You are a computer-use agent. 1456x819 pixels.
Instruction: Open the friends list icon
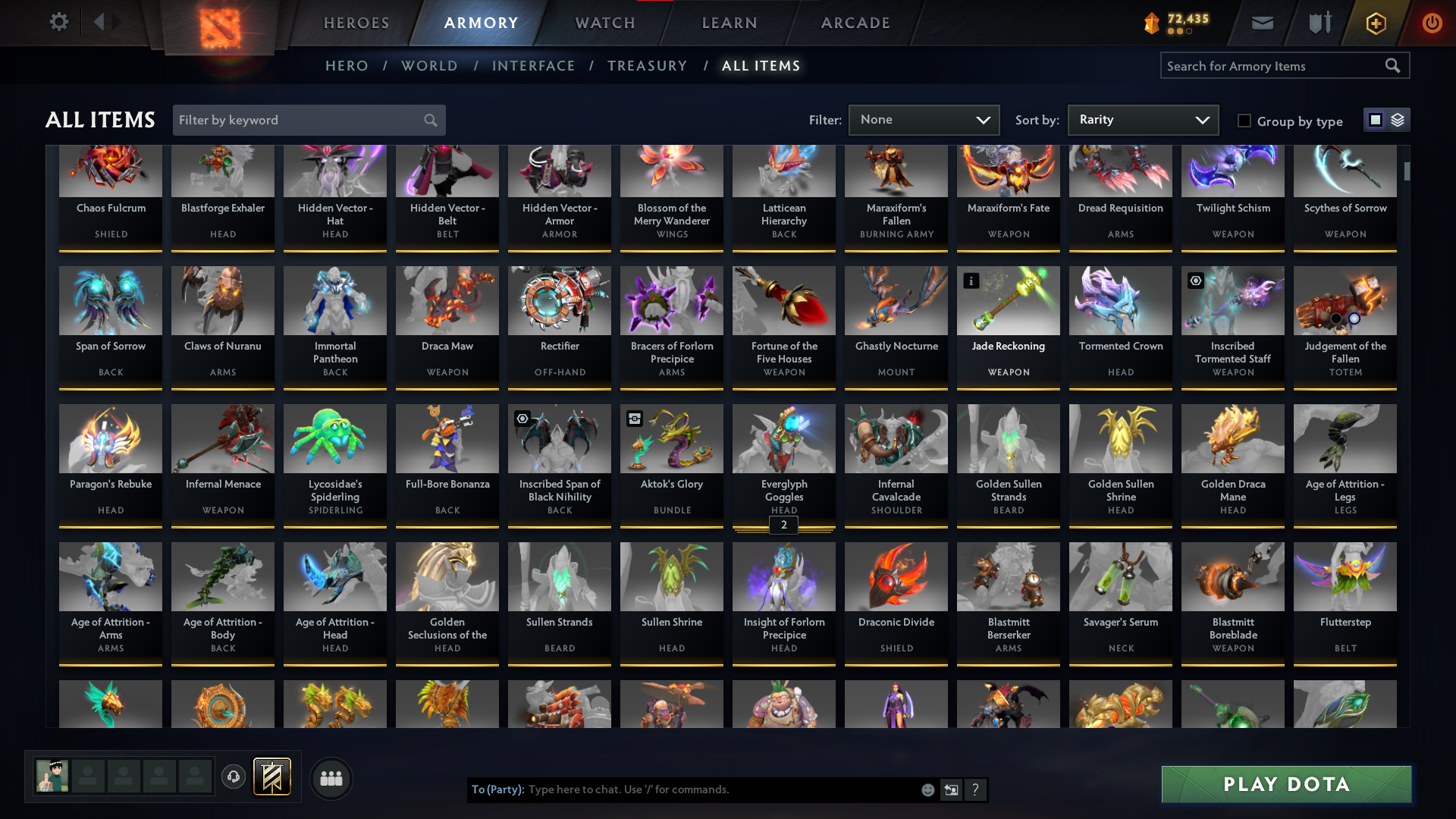coord(331,778)
